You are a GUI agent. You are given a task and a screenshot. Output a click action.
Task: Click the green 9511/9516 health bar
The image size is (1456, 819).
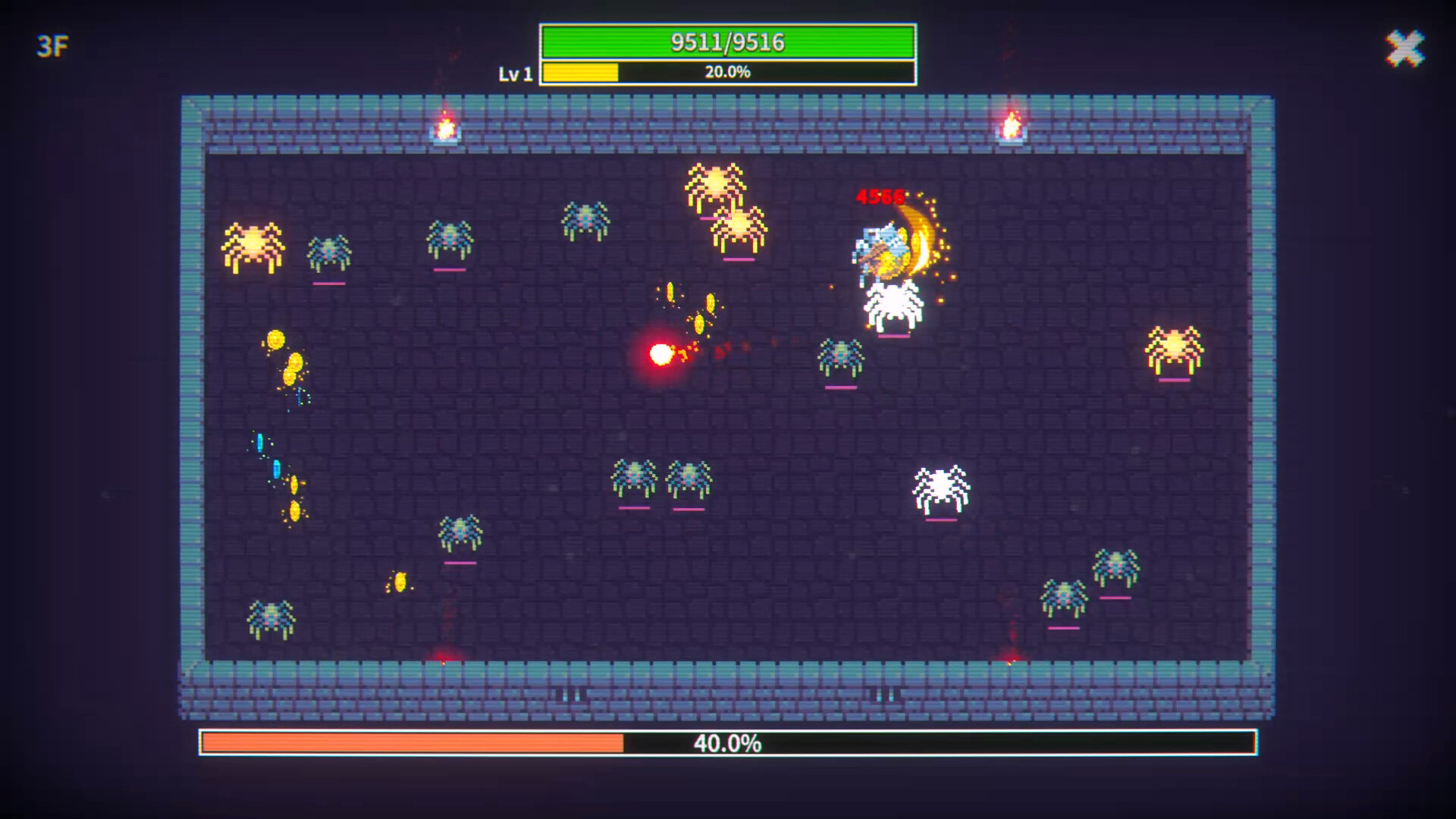point(727,42)
